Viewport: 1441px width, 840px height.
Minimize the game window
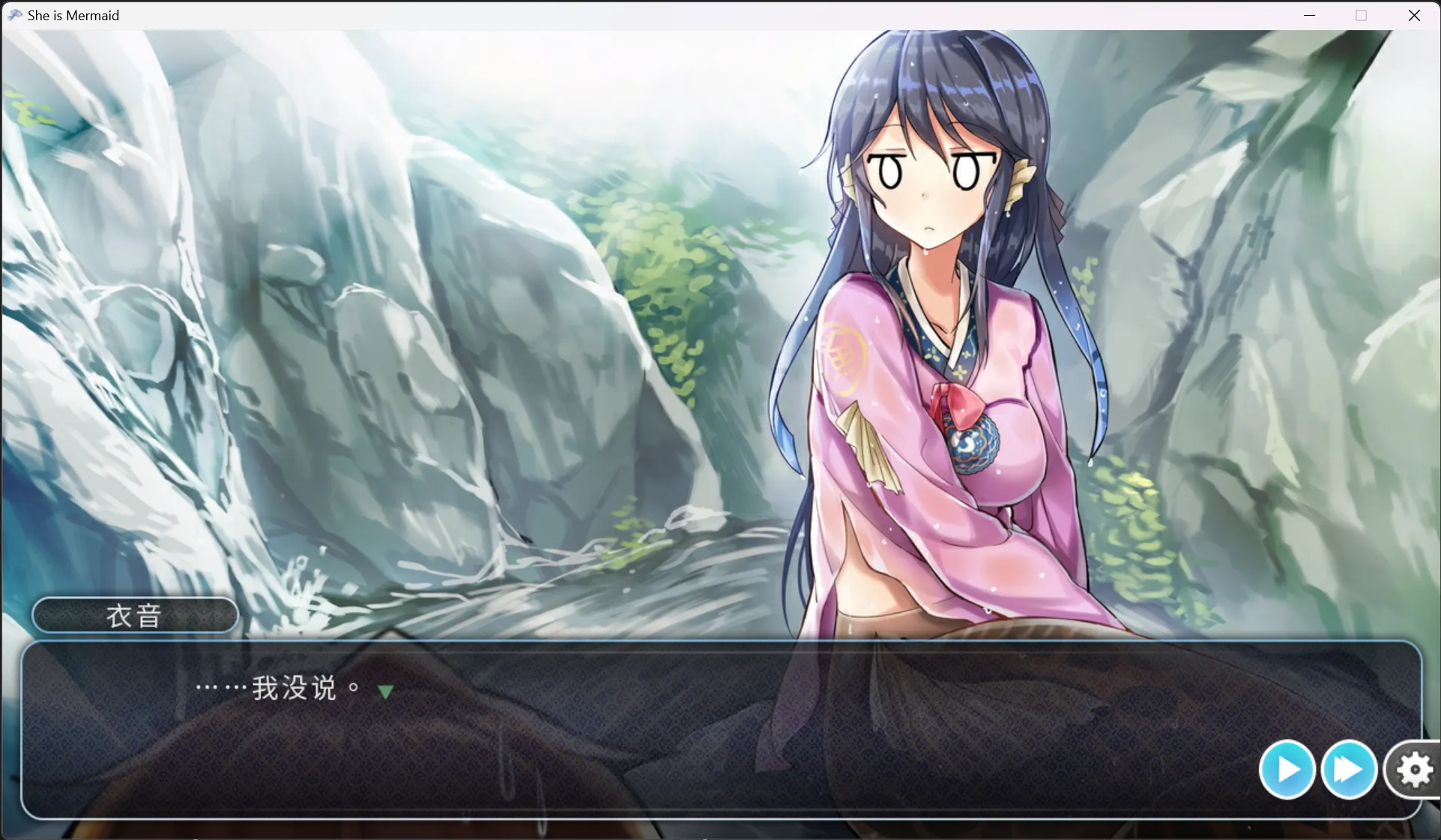pos(1309,16)
